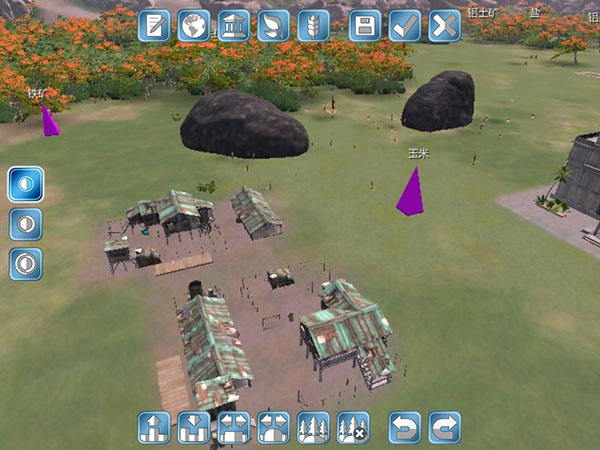Viewport: 600px width, 450px height.
Task: Select the wheat crop resource tool
Action: [x=313, y=26]
